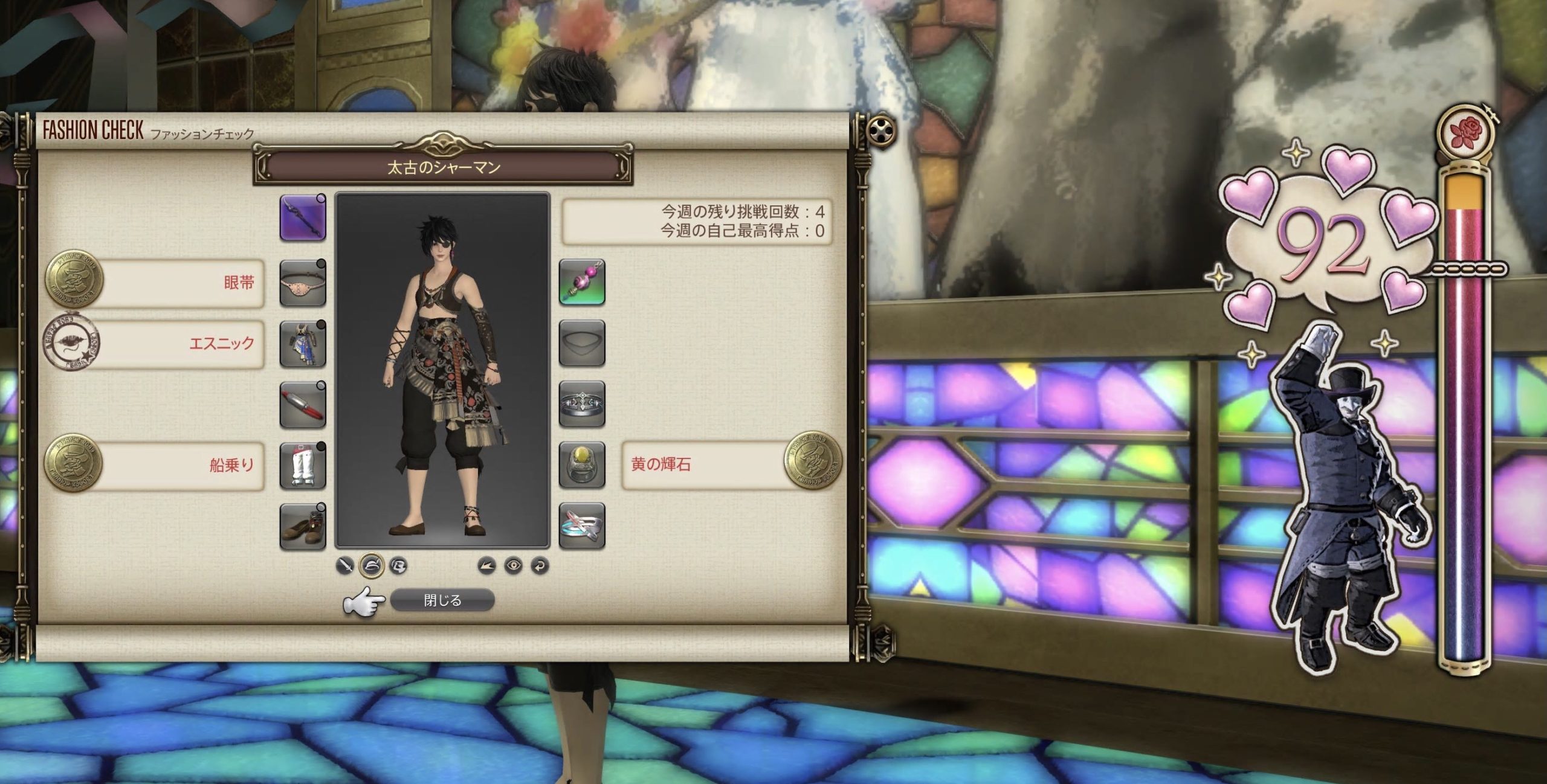Click the arrowhead icon below the preview

pos(486,565)
